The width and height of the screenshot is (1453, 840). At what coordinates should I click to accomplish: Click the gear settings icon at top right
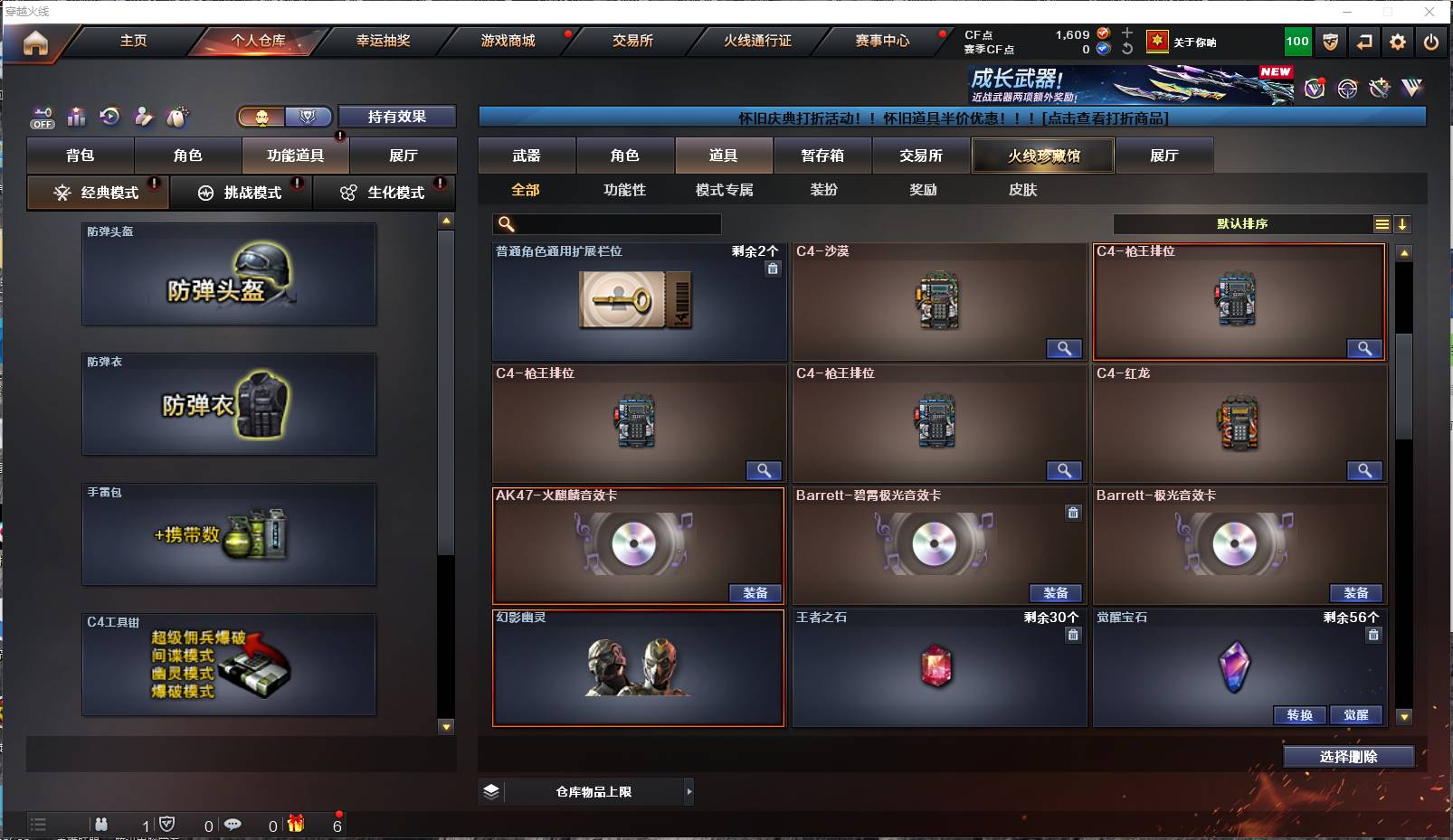[1398, 42]
